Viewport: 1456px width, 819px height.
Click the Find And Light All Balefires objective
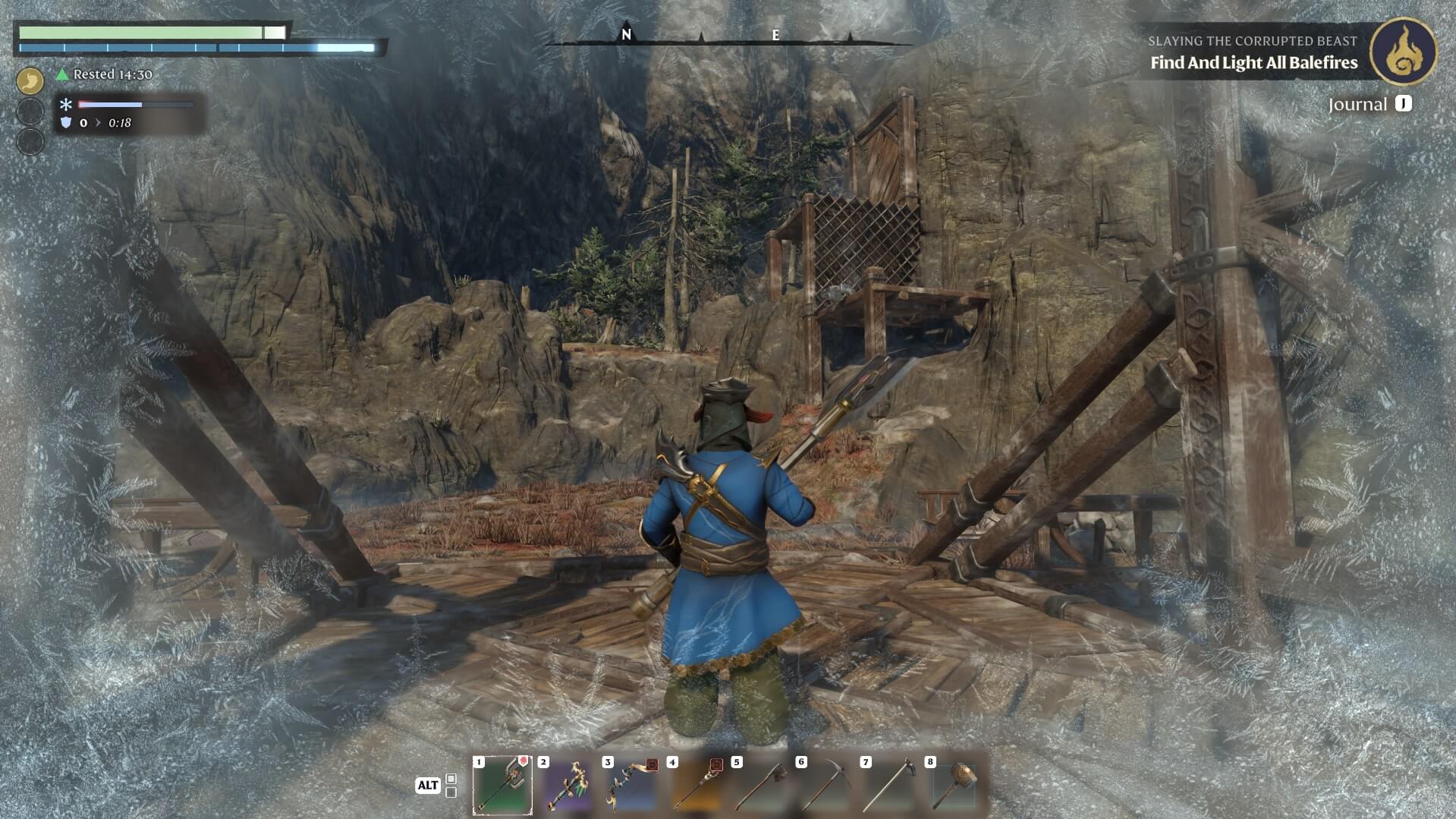(1253, 63)
